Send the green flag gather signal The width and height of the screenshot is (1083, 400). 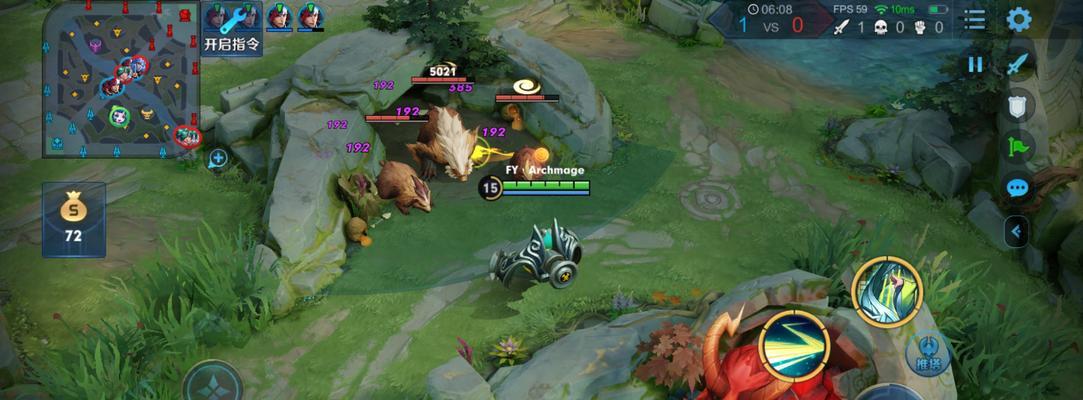(x=1017, y=147)
